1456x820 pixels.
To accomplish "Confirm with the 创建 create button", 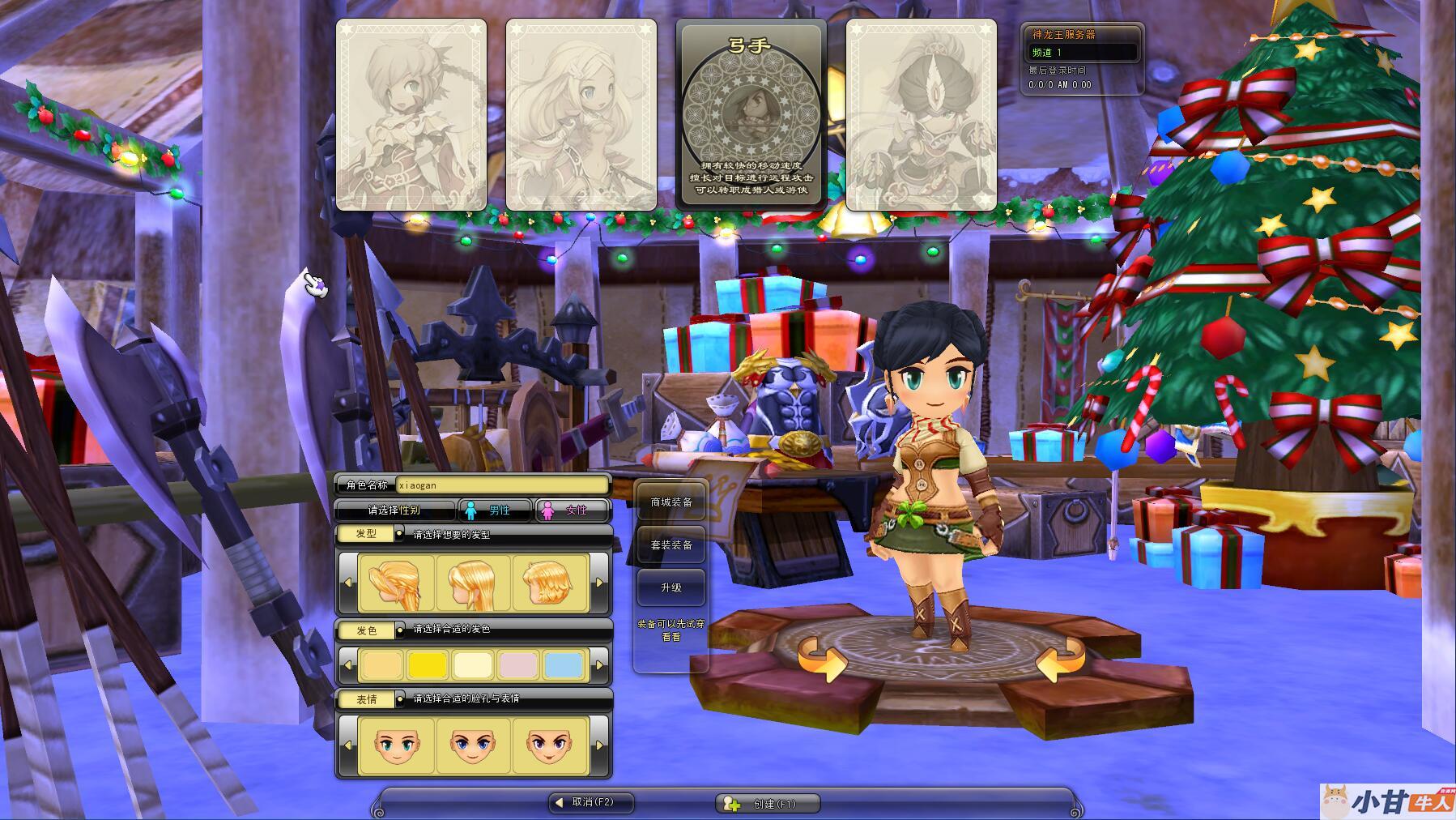I will [x=768, y=804].
